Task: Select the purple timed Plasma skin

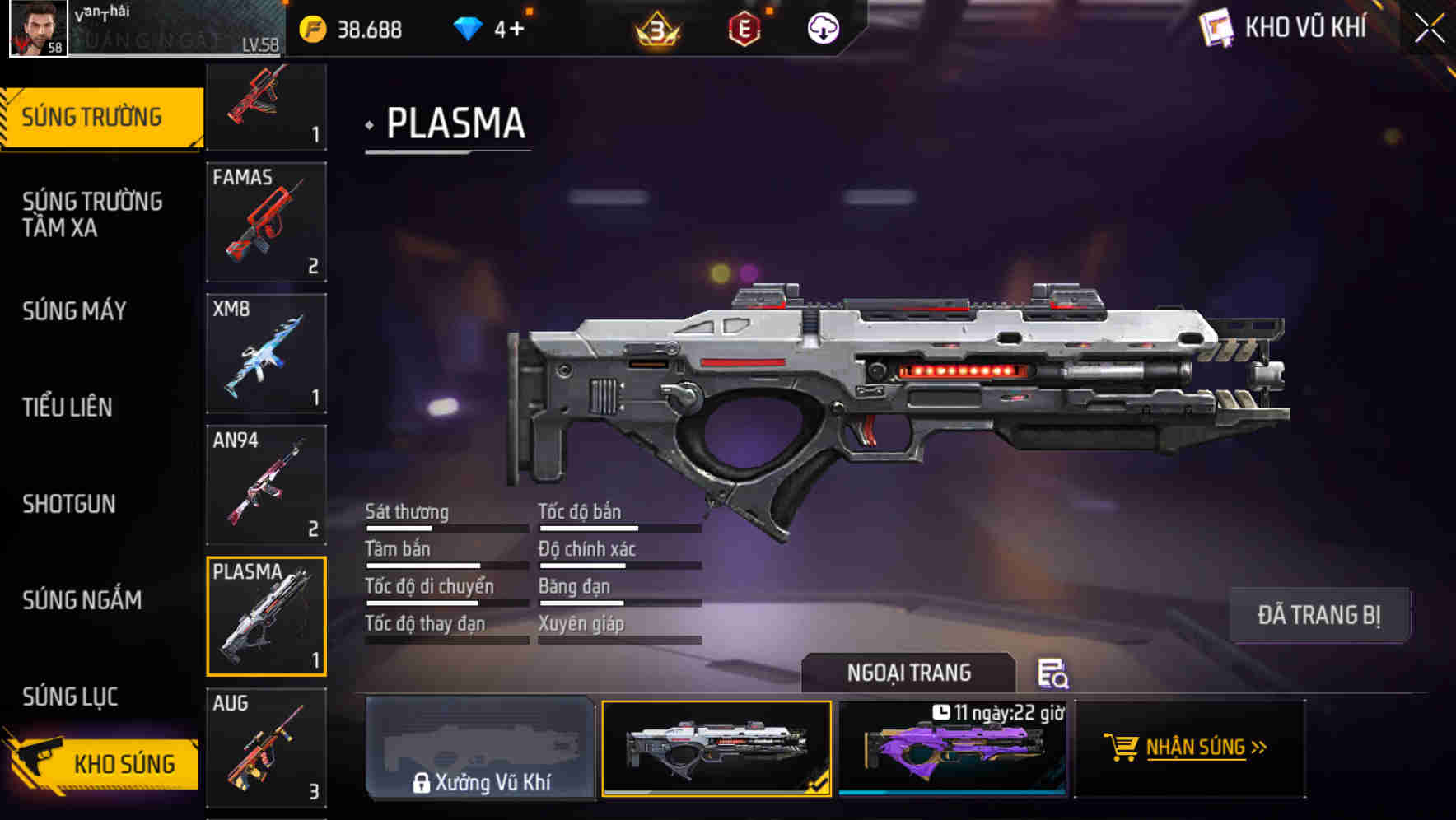Action: point(952,748)
